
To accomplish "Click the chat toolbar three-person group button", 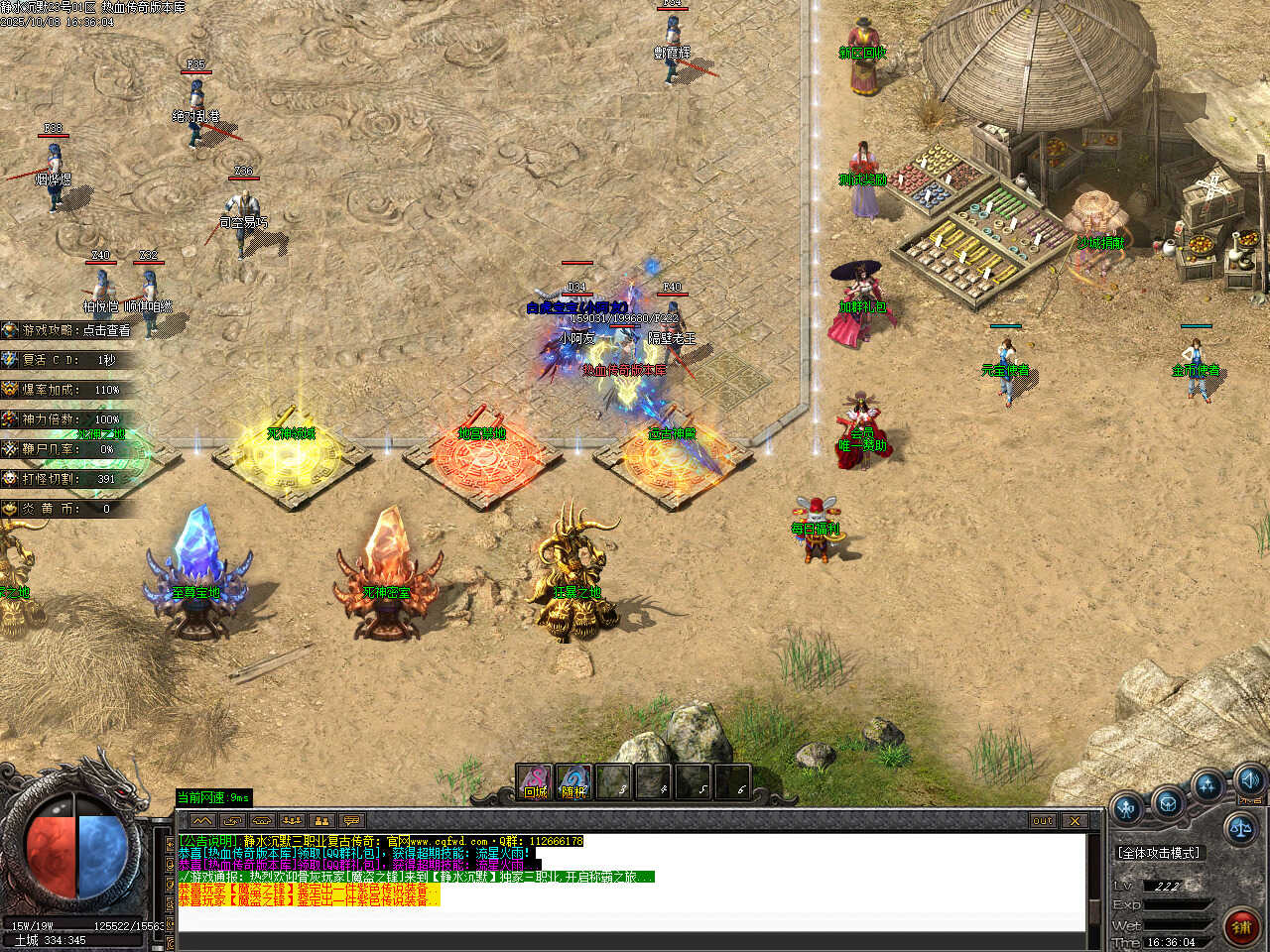I will pos(291,820).
